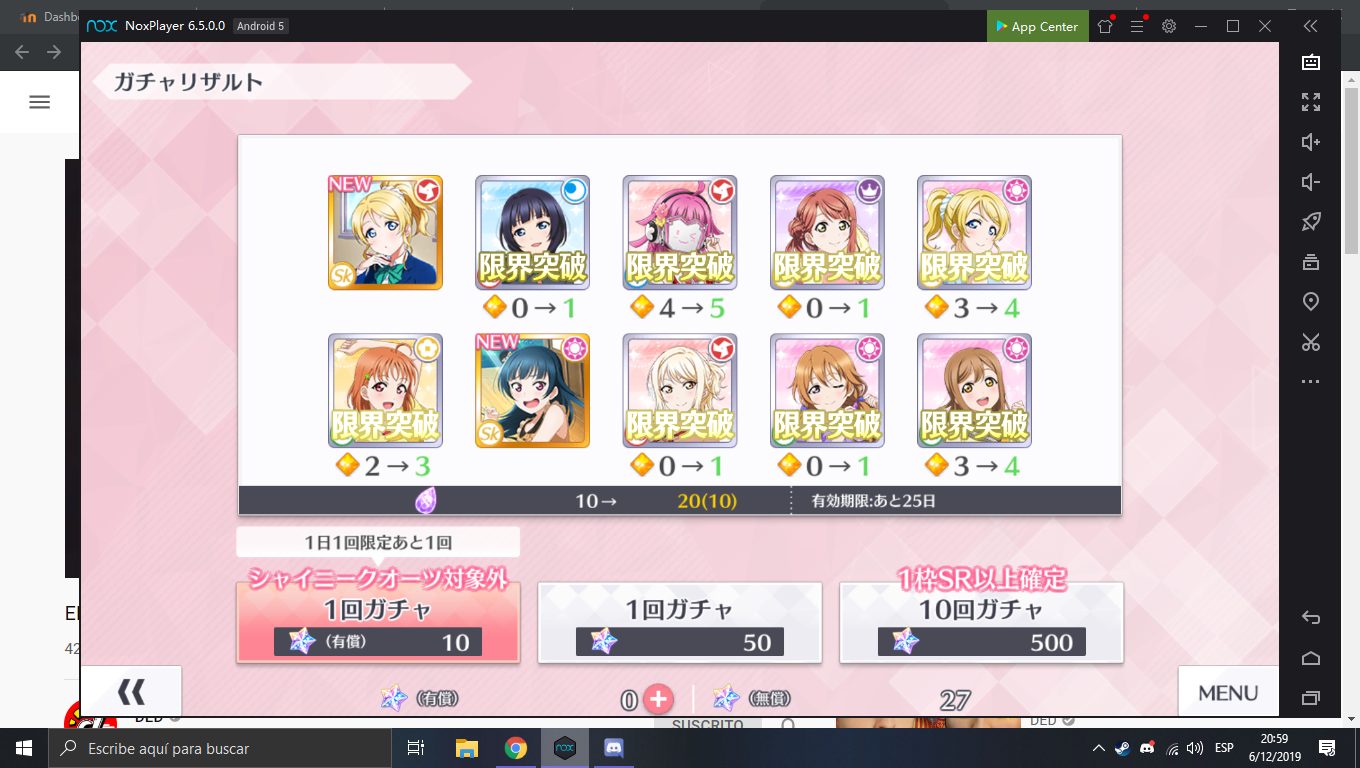Go back with the double-arrow button

[x=131, y=691]
